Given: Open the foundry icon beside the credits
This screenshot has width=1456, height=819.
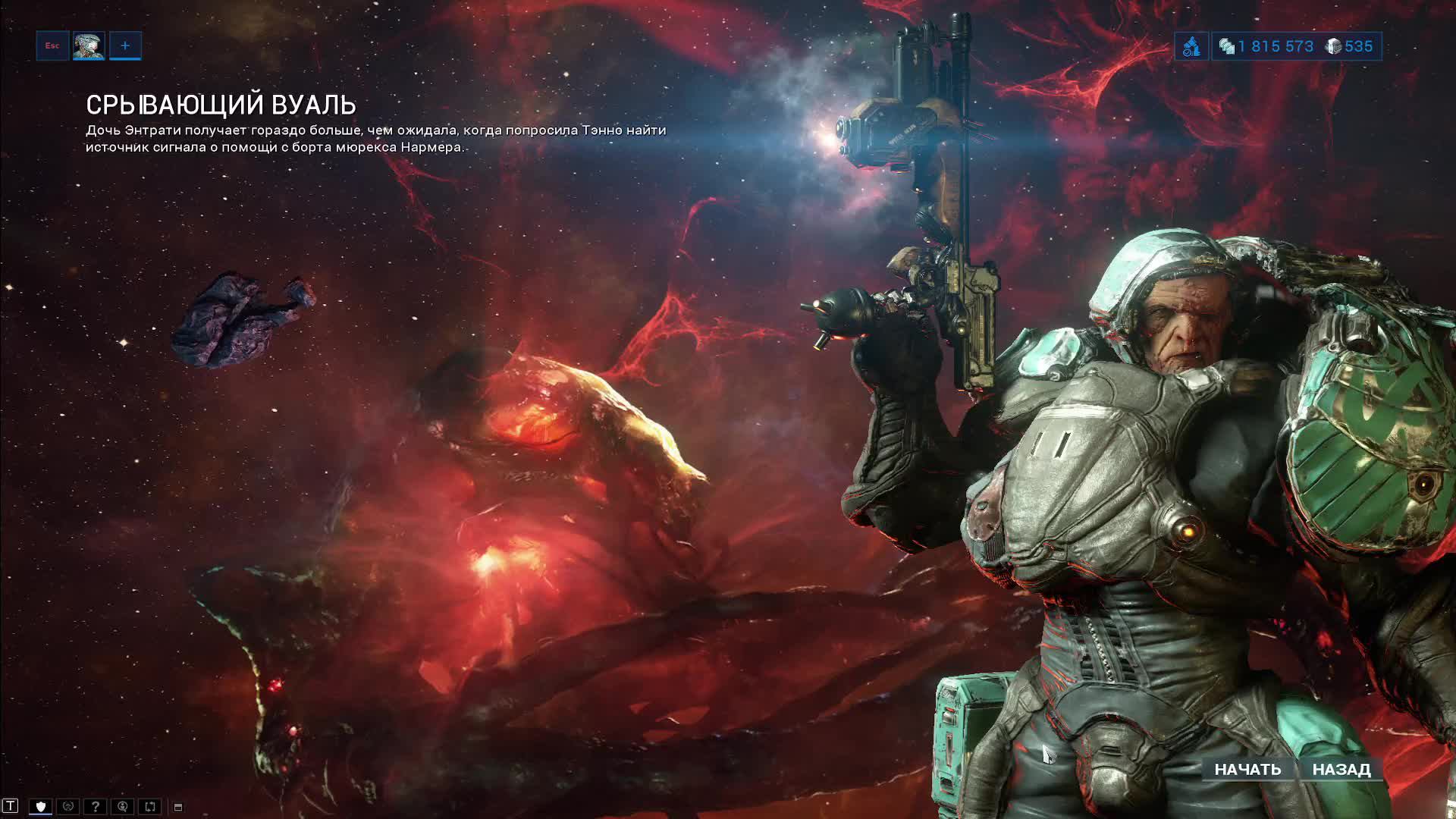Looking at the screenshot, I should click(1191, 47).
